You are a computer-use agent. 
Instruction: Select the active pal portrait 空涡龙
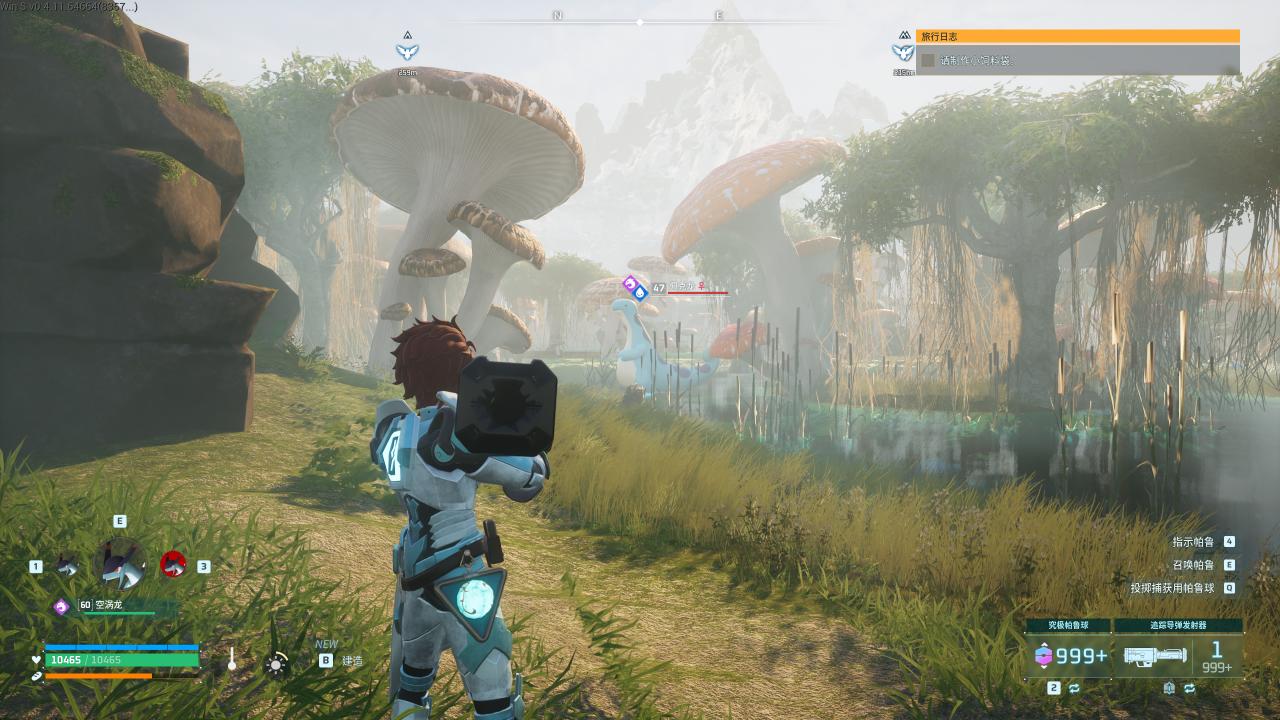point(120,563)
